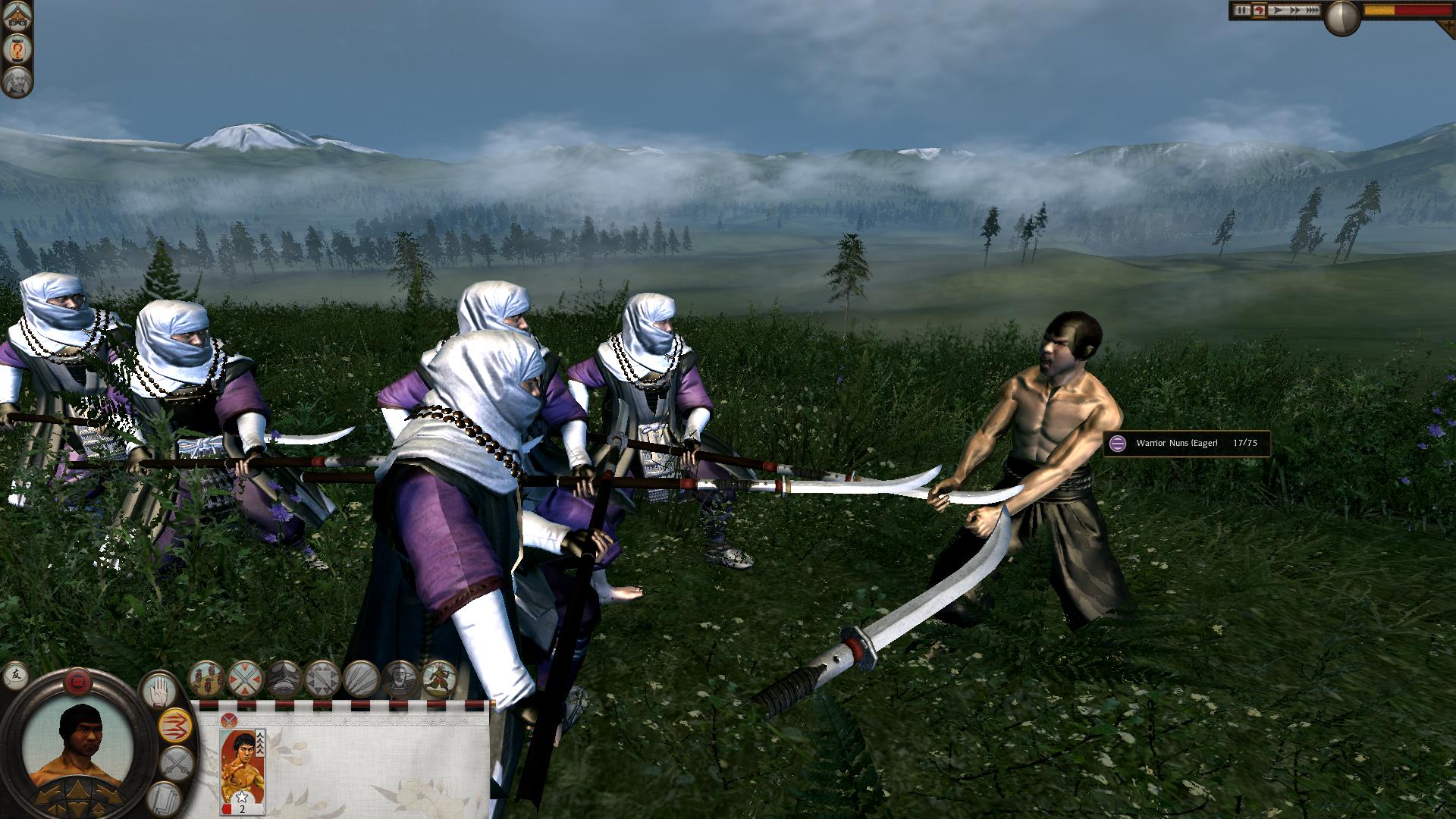Activate the running samurai warrior ability
Image resolution: width=1456 pixels, height=819 pixels.
click(x=438, y=679)
